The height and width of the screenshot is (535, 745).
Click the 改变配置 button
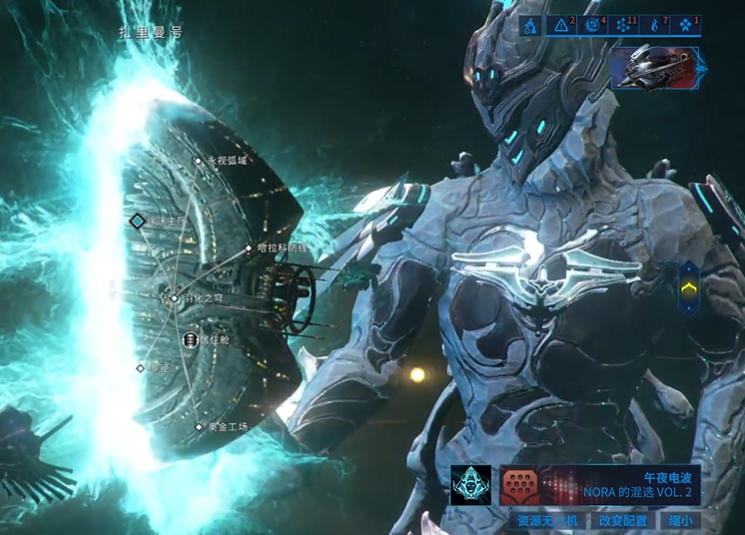point(623,521)
